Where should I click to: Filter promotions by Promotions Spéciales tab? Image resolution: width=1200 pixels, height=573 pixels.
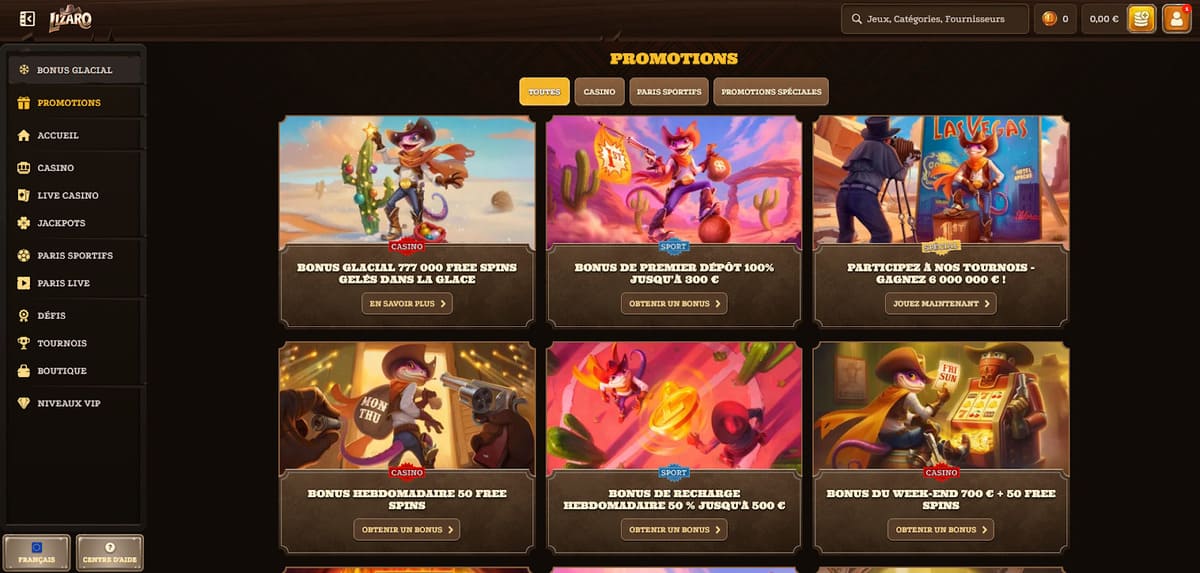click(770, 92)
